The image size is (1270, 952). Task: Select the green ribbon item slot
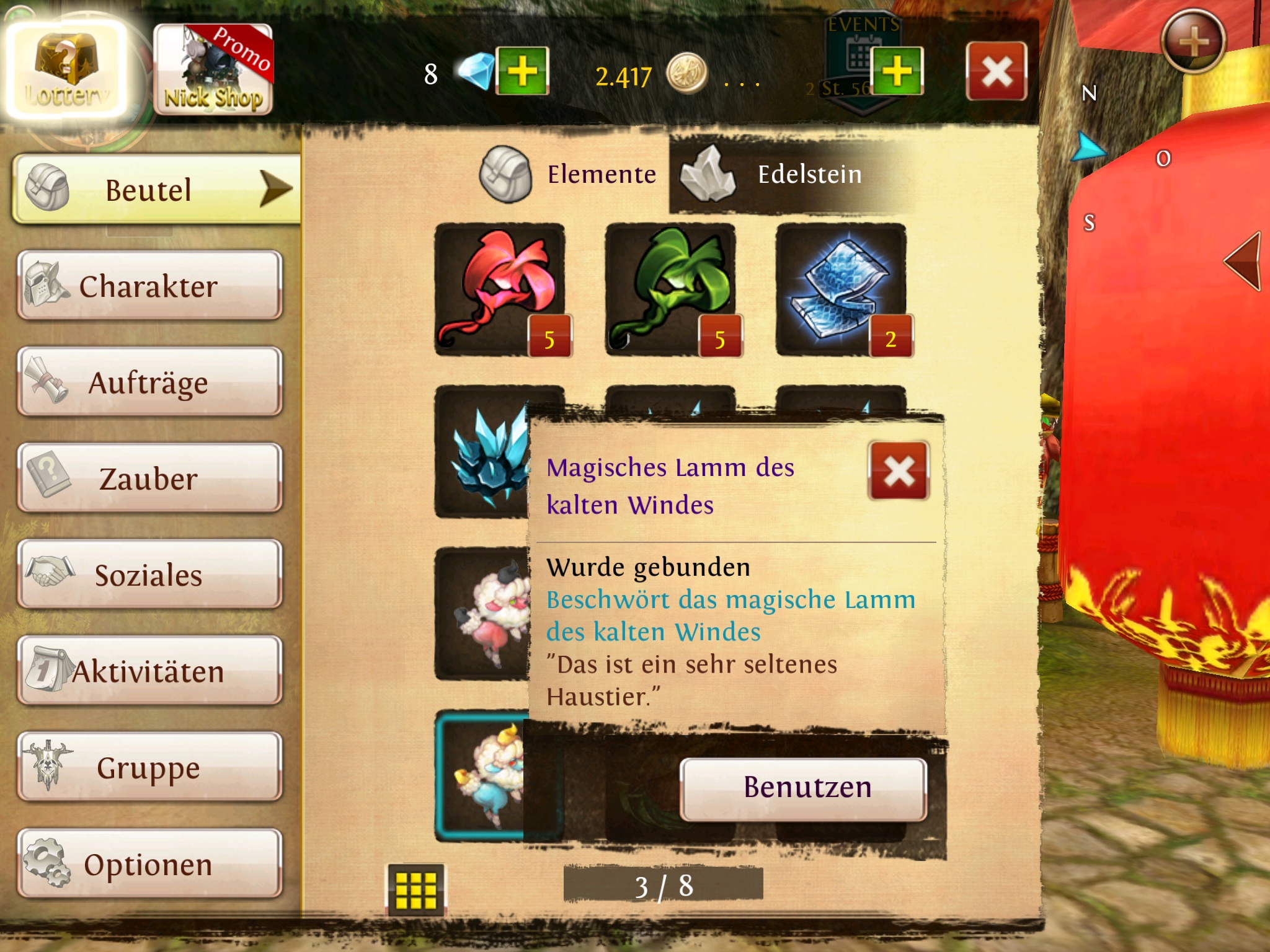click(670, 289)
